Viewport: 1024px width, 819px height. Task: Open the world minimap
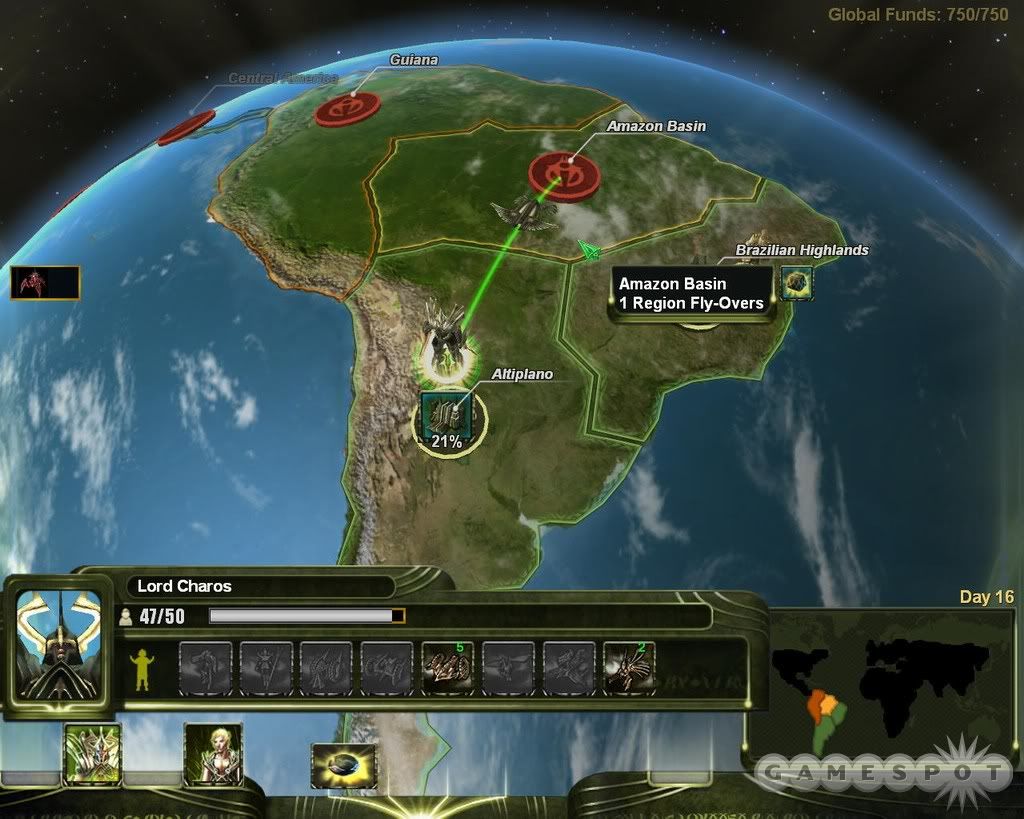882,690
